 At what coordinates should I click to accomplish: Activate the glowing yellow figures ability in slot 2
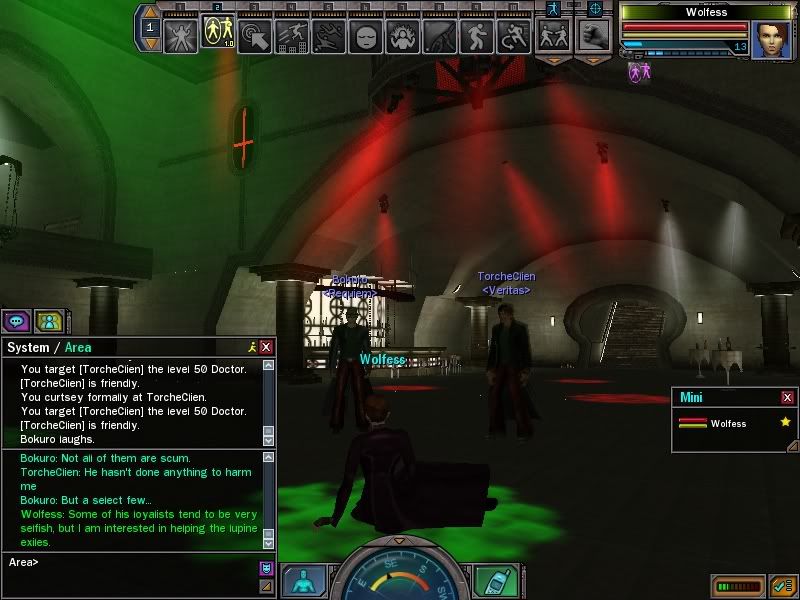[x=217, y=35]
